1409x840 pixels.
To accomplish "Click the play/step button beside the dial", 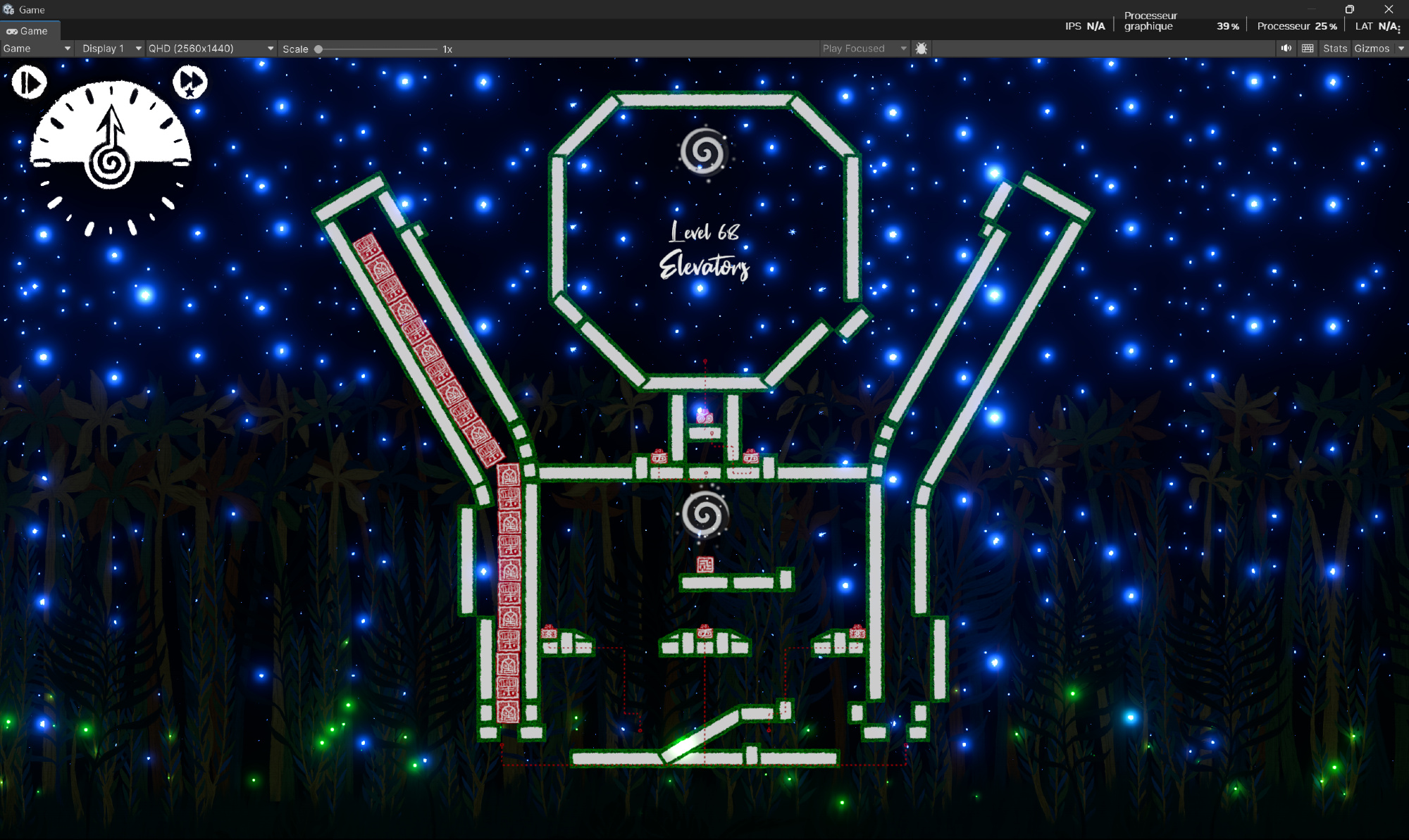I will pos(29,82).
